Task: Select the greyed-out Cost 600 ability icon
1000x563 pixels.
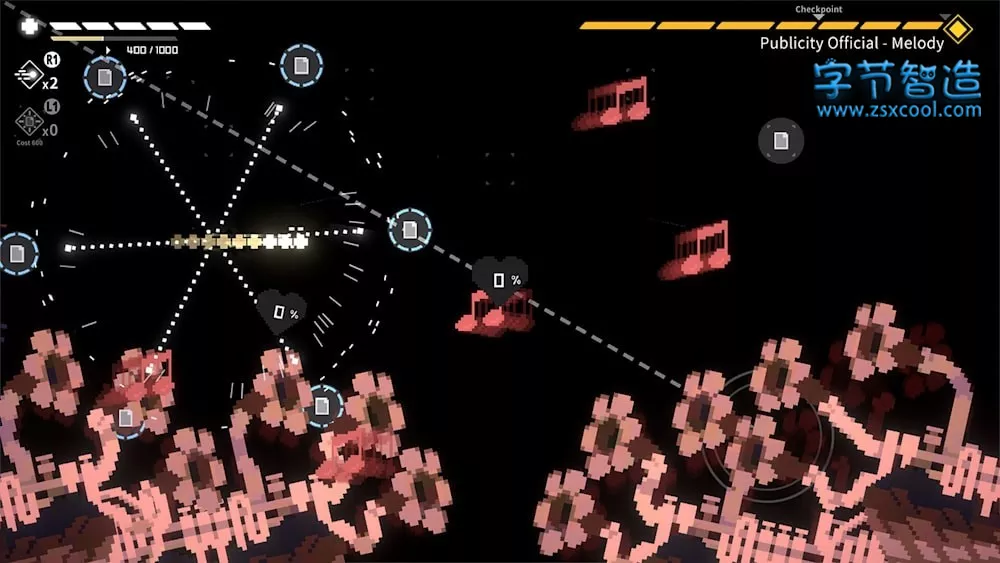Action: coord(28,122)
